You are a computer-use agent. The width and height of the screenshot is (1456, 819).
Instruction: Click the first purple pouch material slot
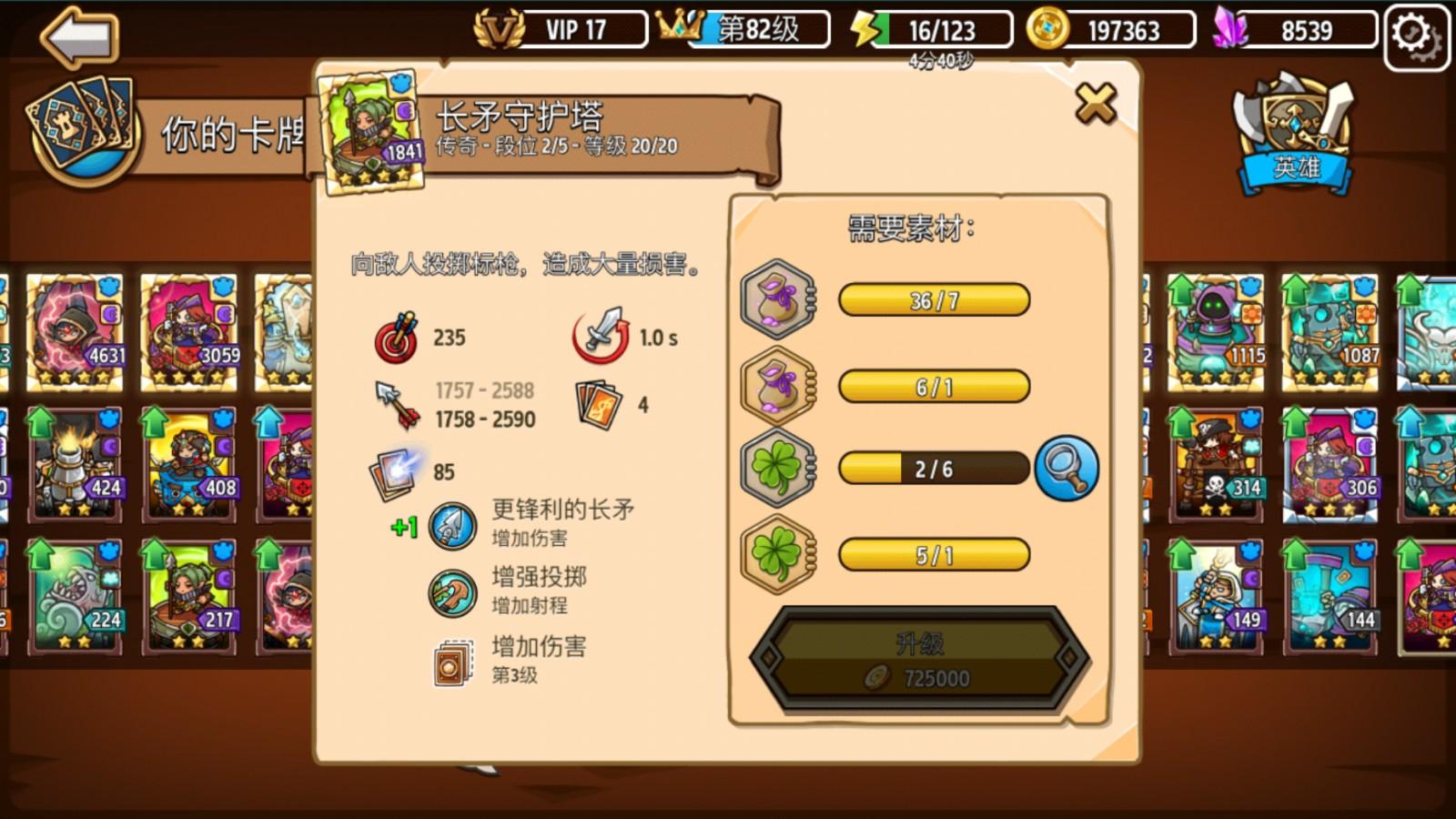pos(778,300)
